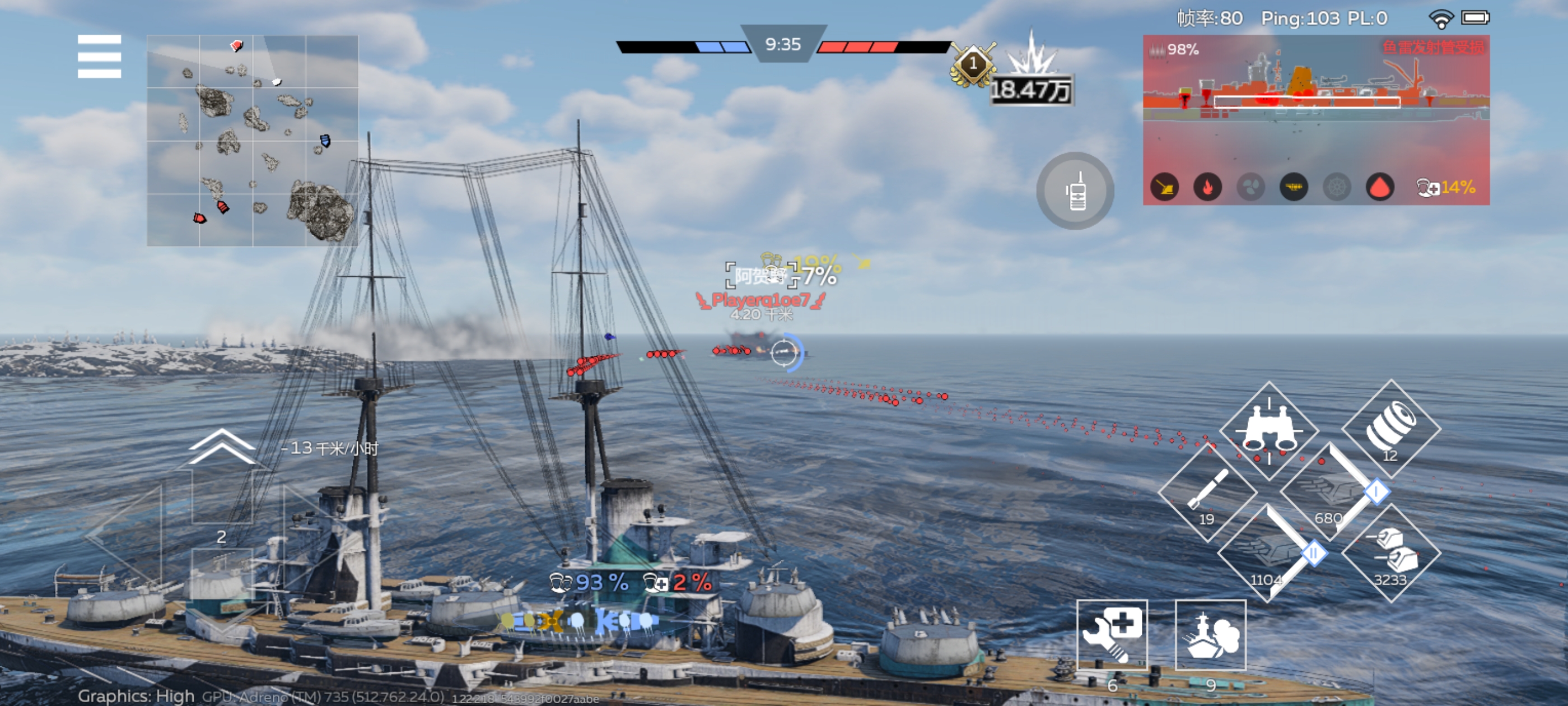Use the wrench repair kit consumable
This screenshot has height=706, width=1568.
1112,635
